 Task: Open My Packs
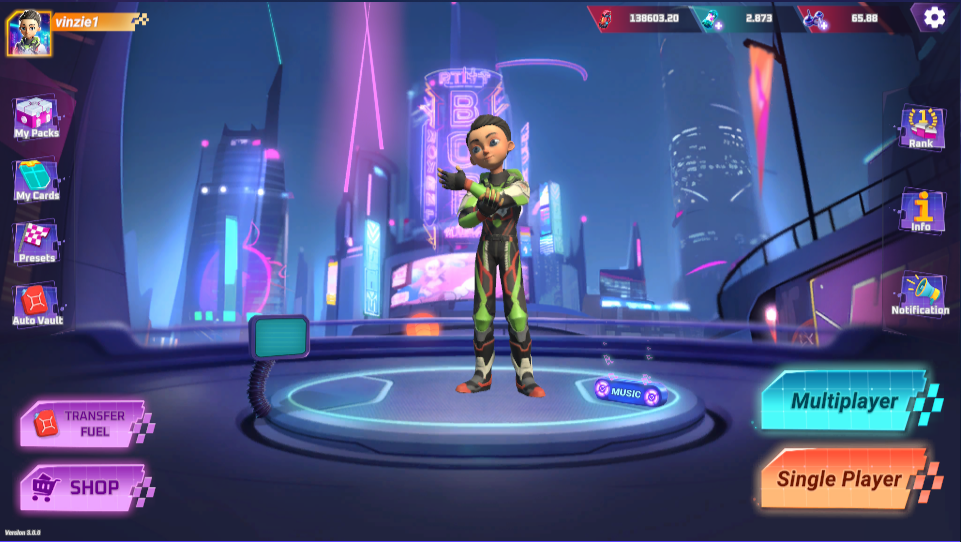36,118
